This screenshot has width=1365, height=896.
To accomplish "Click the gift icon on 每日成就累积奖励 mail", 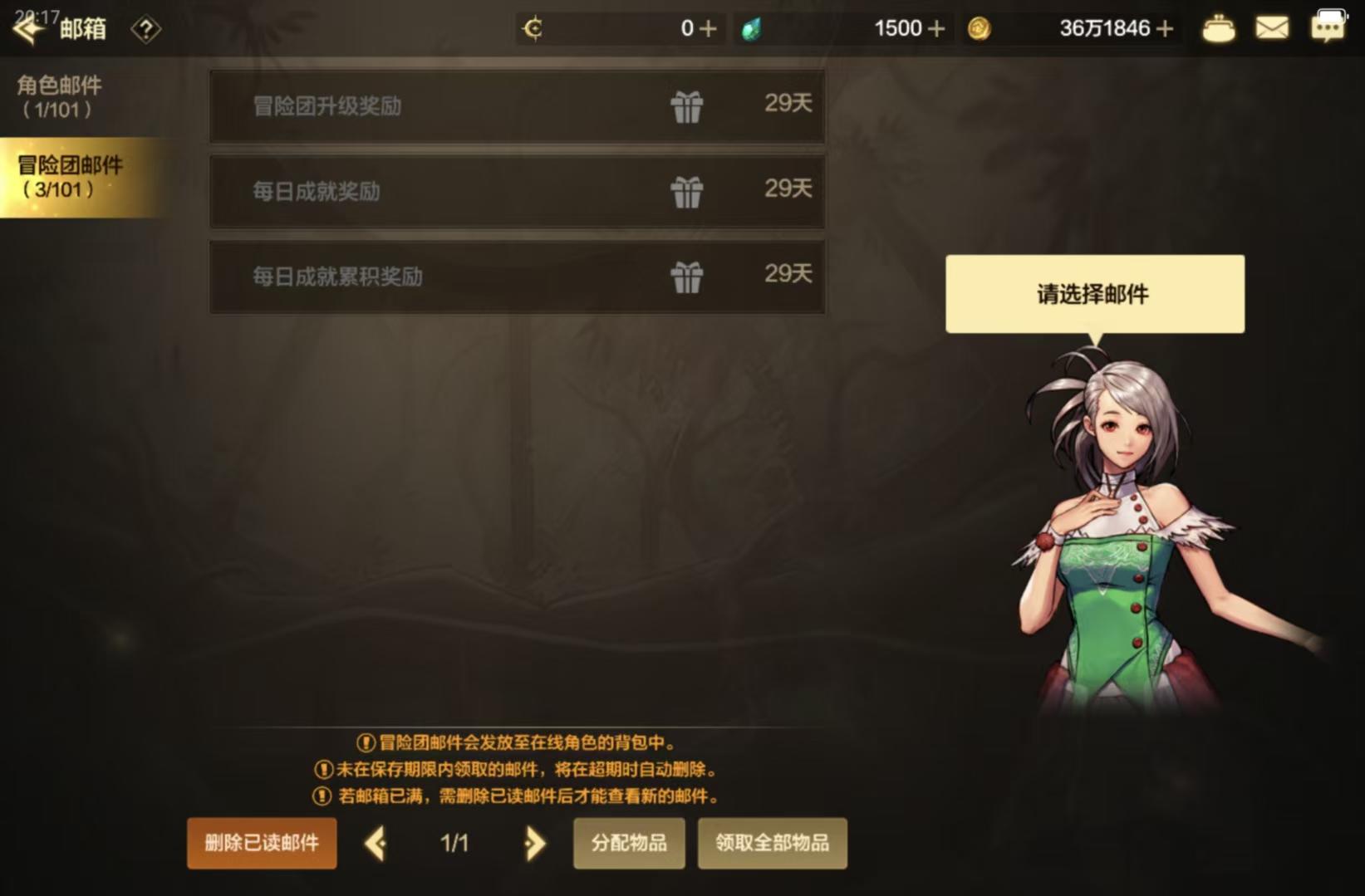I will coord(688,277).
